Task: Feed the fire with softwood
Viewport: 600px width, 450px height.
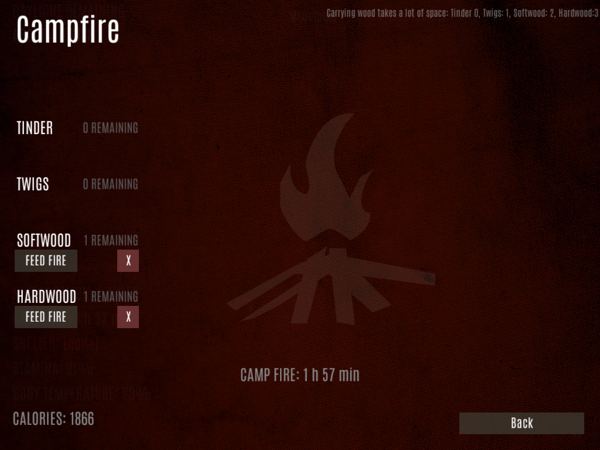Action: pyautogui.click(x=46, y=261)
